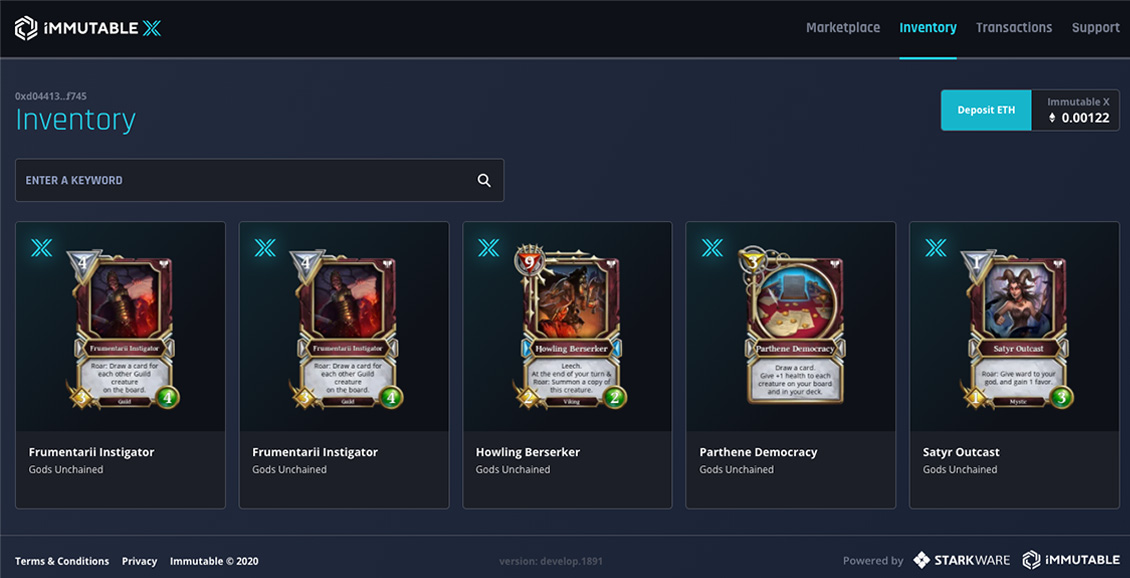This screenshot has width=1130, height=578.
Task: Click the Immutable X logo
Action: pyautogui.click(x=88, y=29)
